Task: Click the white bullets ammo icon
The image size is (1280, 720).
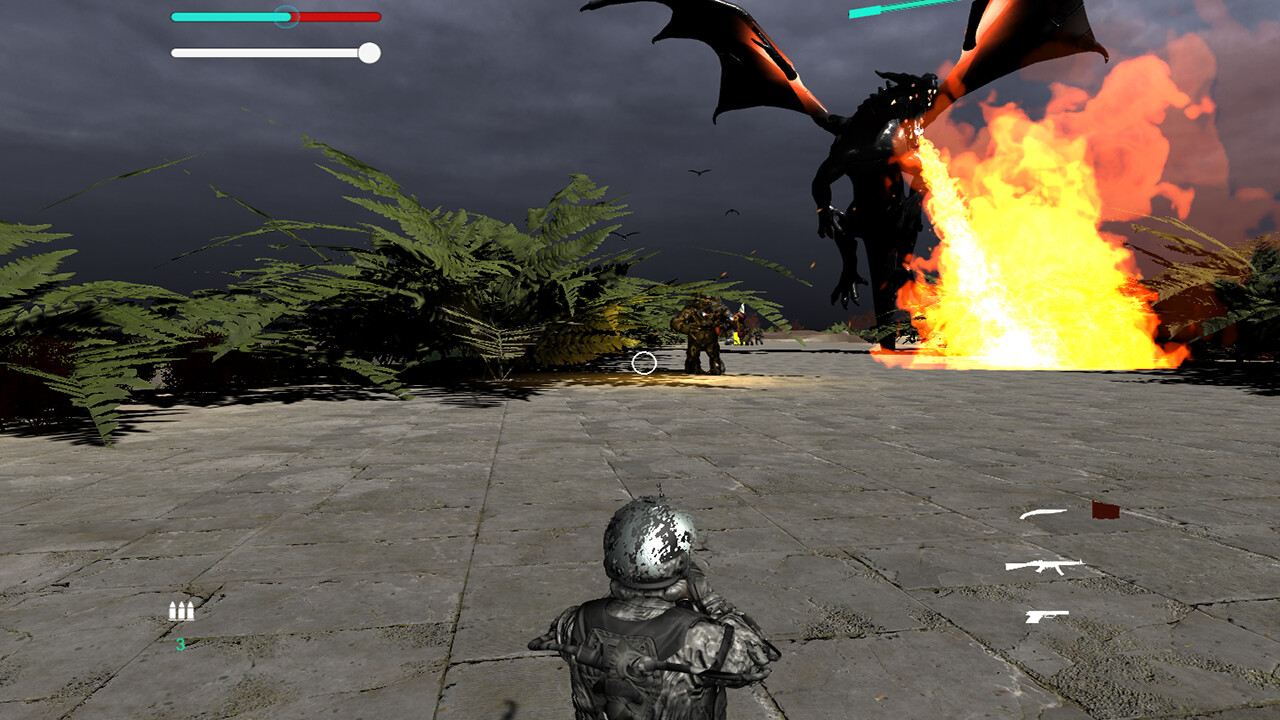Action: click(x=183, y=609)
